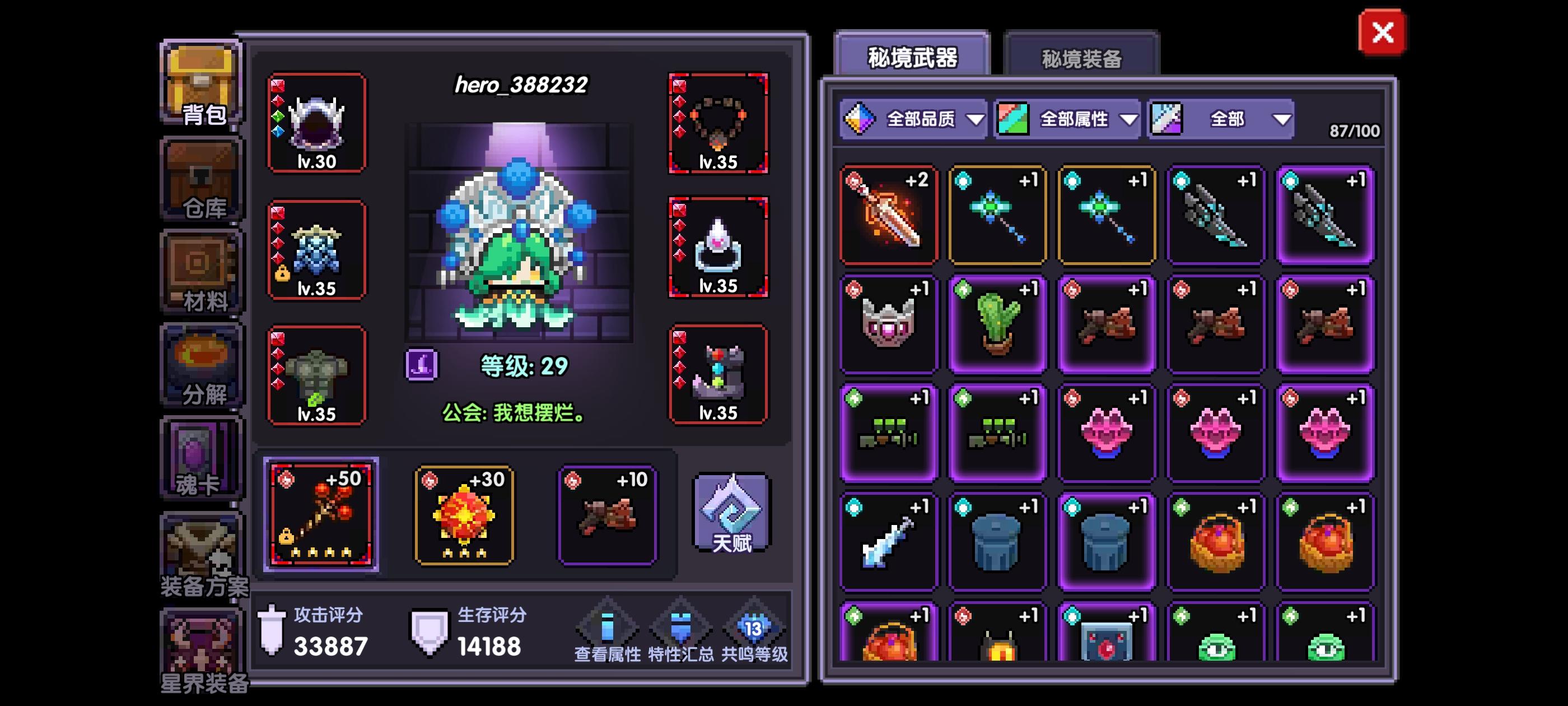Expand the 全部品质 quality filter dropdown
The image size is (1568, 706).
(x=913, y=119)
